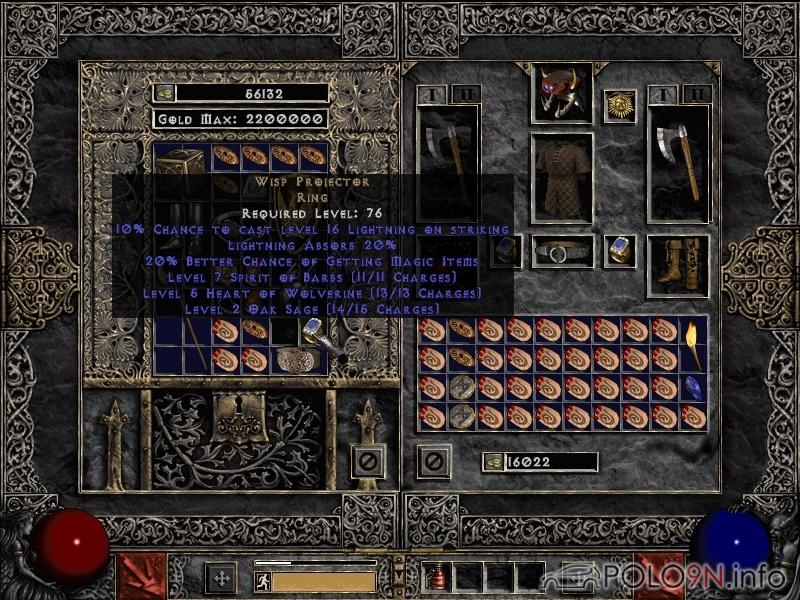The height and width of the screenshot is (600, 800).
Task: Select the blue-gem ring right of the belt
Action: point(619,250)
